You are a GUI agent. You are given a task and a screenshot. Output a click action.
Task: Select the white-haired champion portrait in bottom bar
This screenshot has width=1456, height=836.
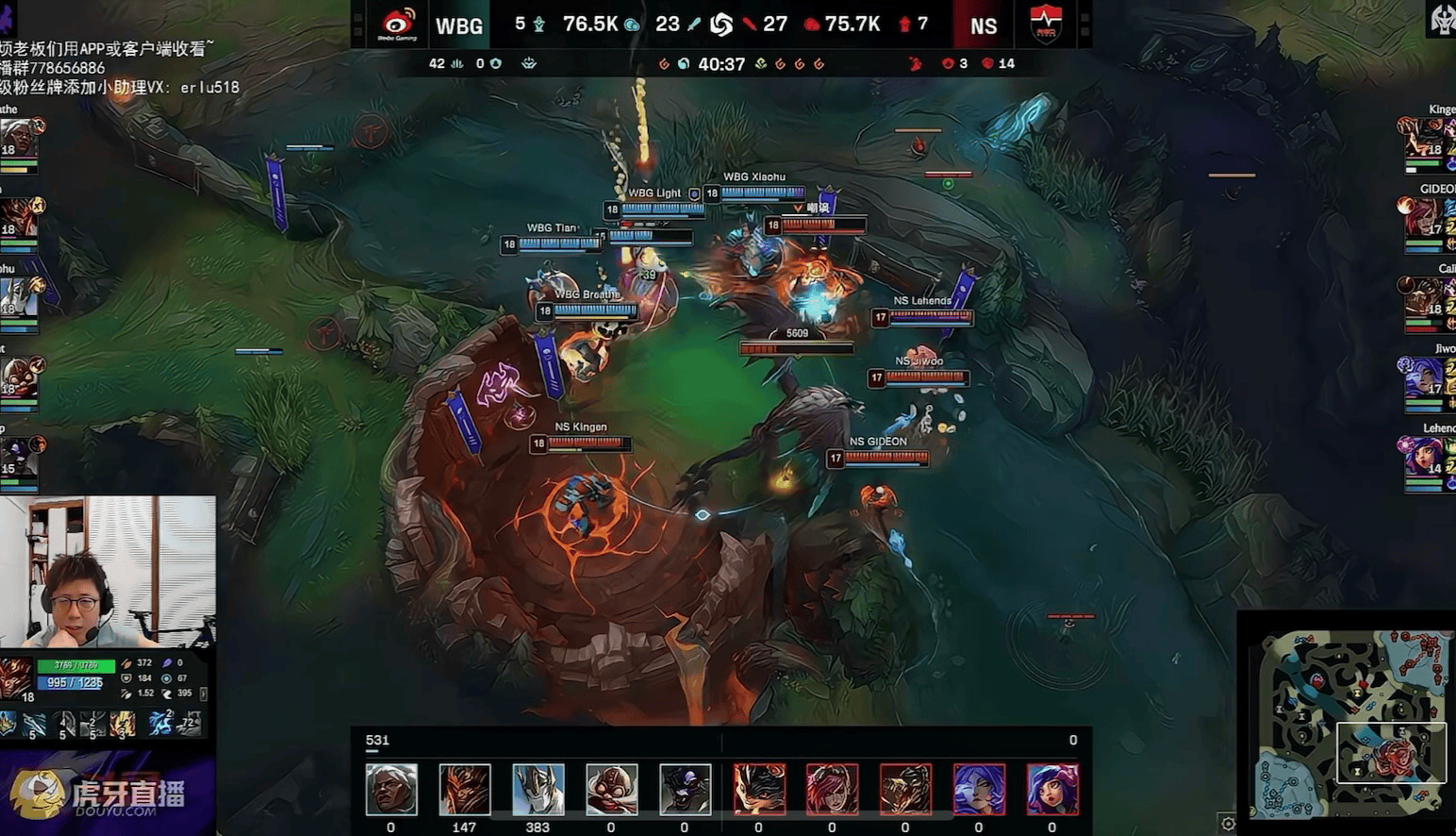click(x=391, y=790)
